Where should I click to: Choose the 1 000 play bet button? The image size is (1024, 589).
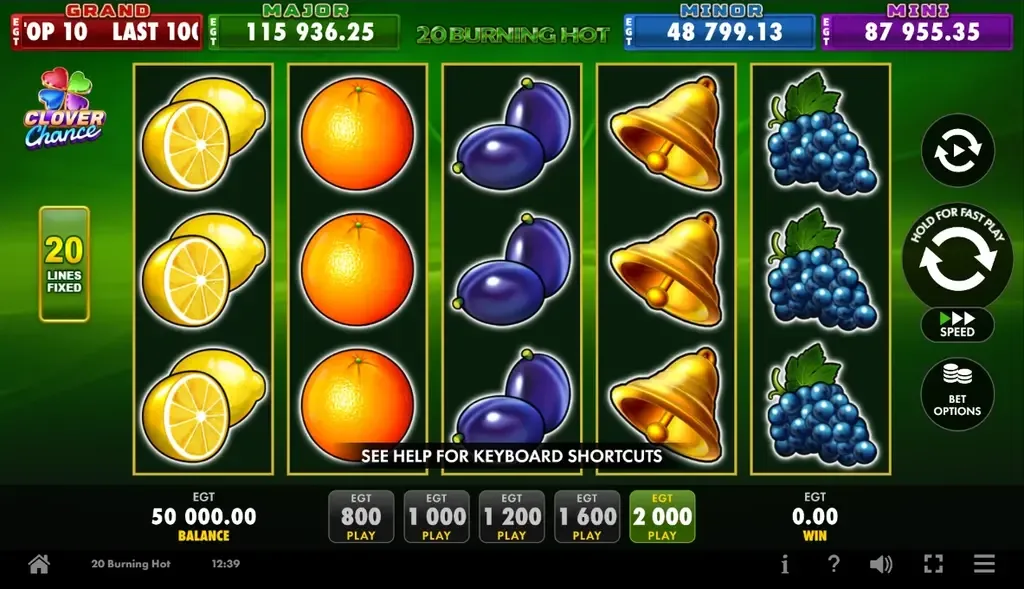click(436, 517)
